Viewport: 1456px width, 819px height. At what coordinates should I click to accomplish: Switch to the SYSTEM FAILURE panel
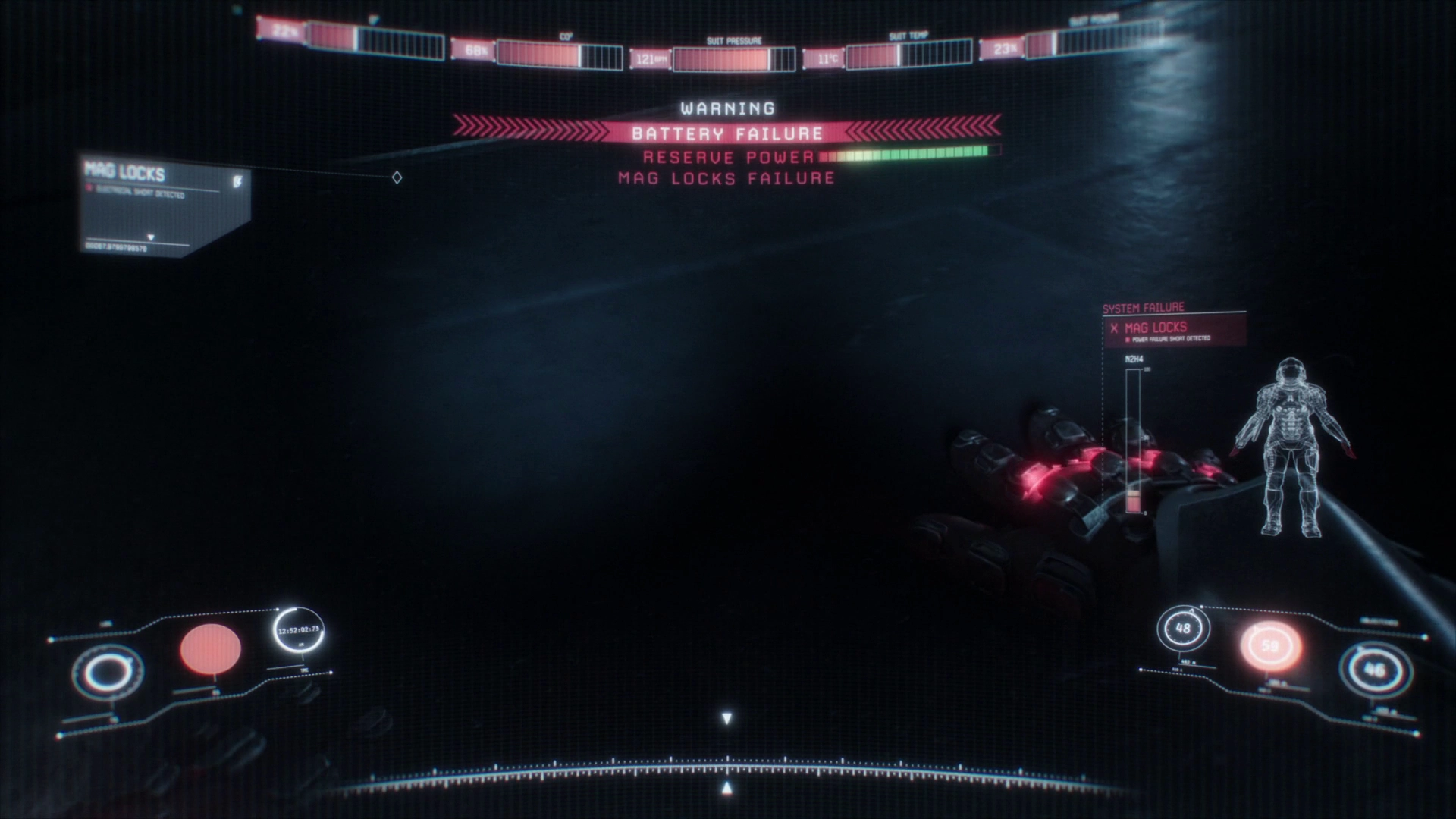click(1144, 308)
